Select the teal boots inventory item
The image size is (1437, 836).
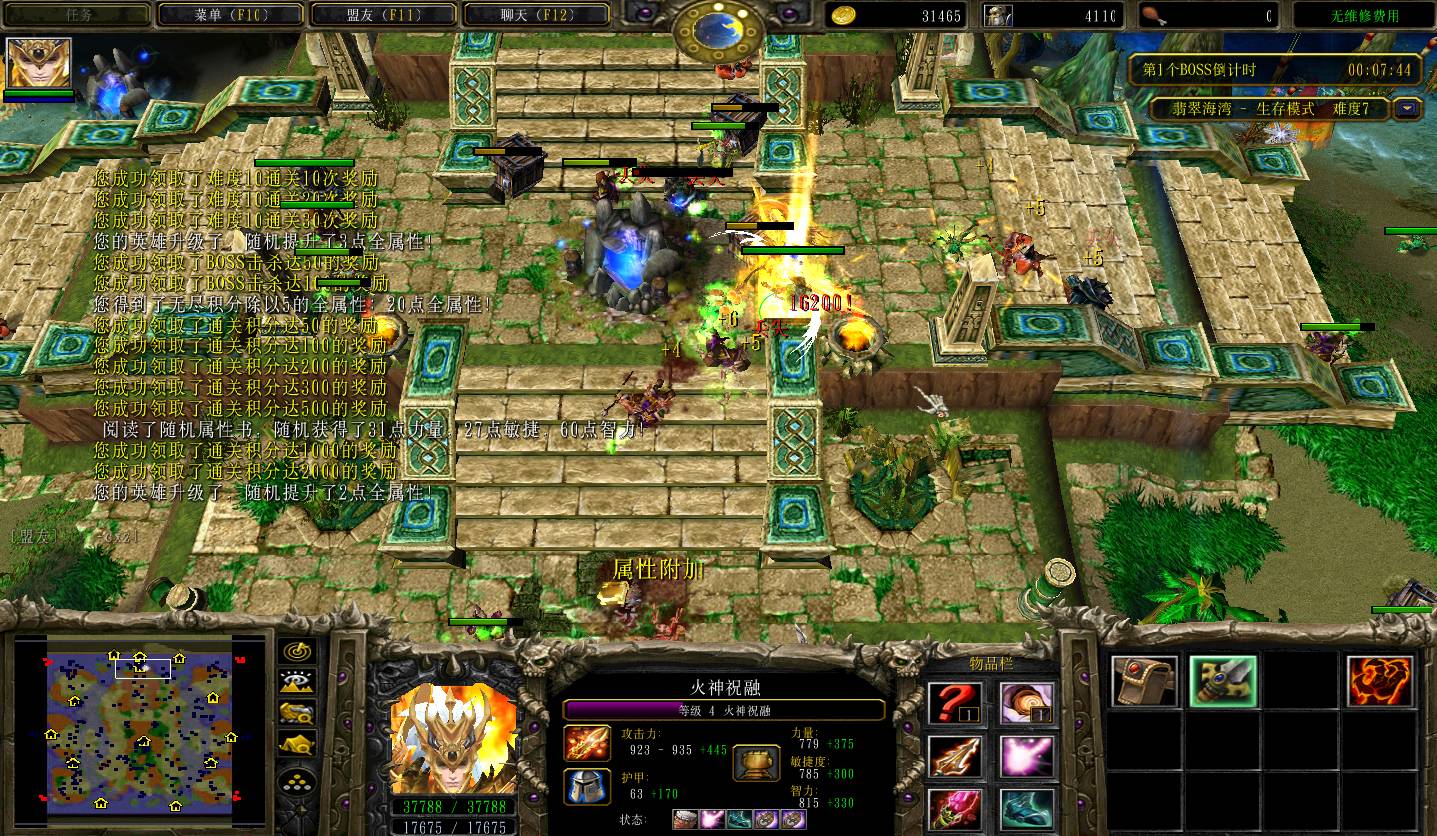pyautogui.click(x=1027, y=809)
